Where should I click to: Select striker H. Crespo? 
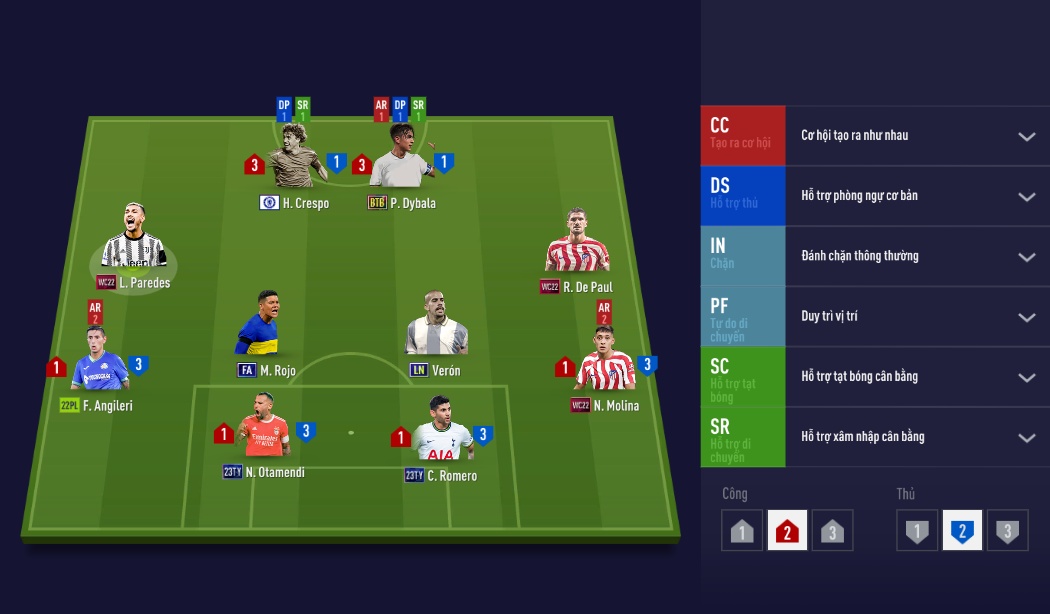[296, 158]
